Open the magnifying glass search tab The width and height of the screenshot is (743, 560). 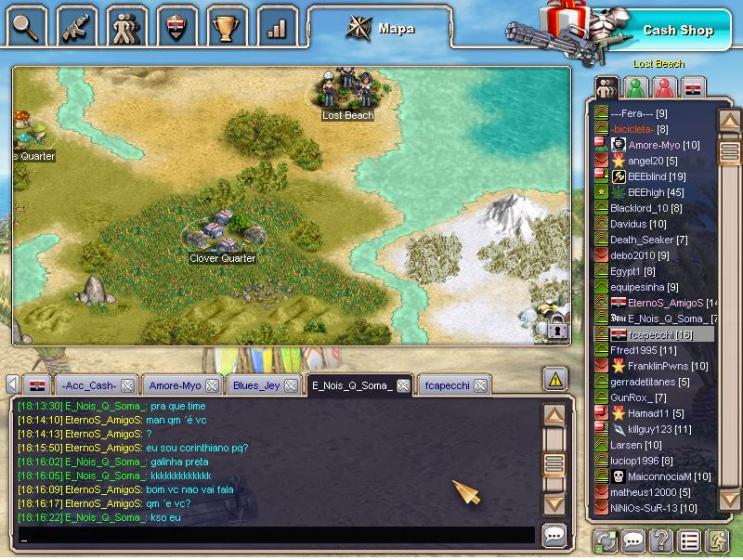(x=26, y=25)
